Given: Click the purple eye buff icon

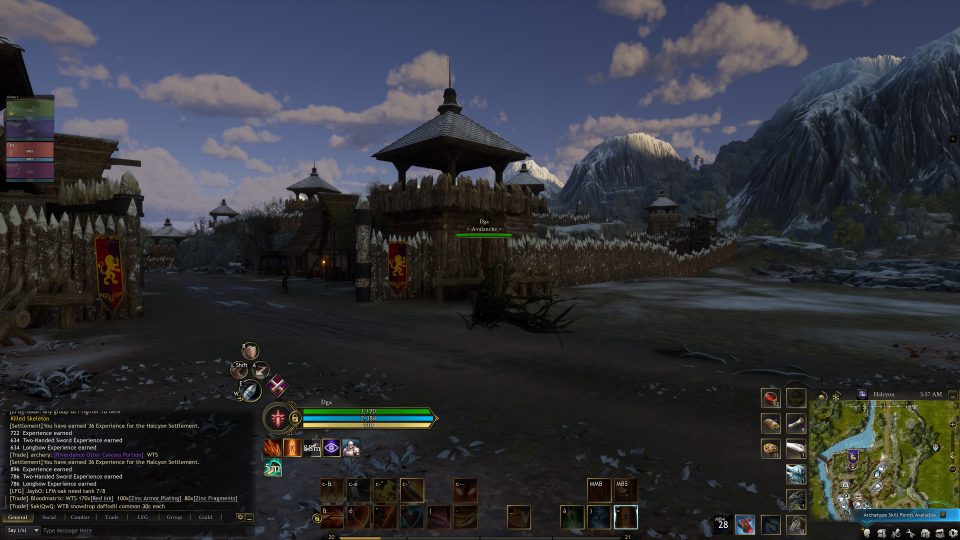Looking at the screenshot, I should click(331, 447).
